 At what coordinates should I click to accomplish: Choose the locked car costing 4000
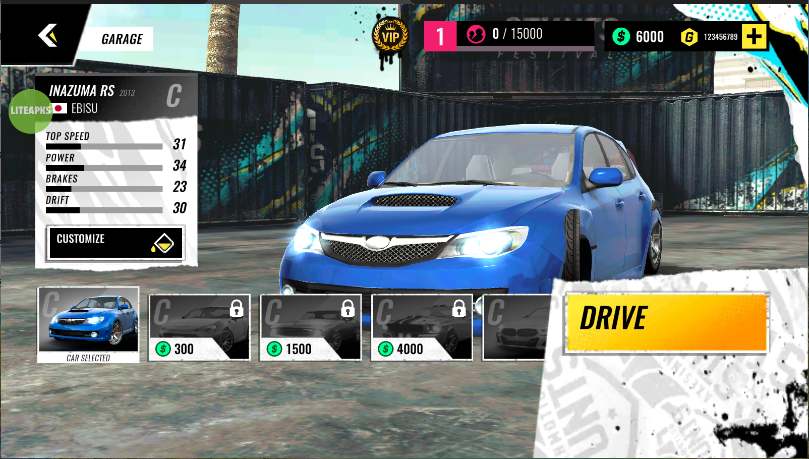click(421, 327)
